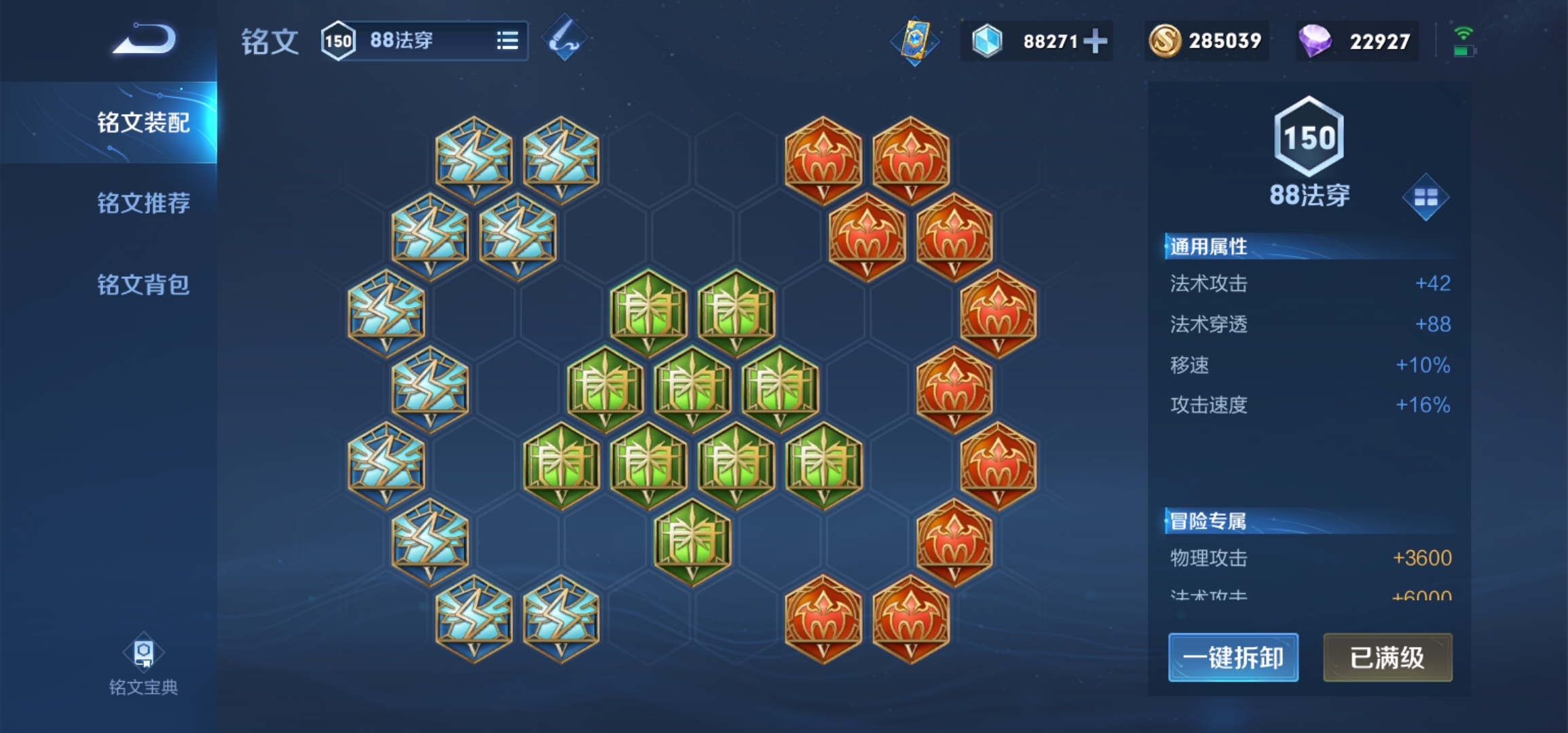Open the 88法穿 rune page dropdown
Image resolution: width=1568 pixels, height=733 pixels.
(x=507, y=41)
